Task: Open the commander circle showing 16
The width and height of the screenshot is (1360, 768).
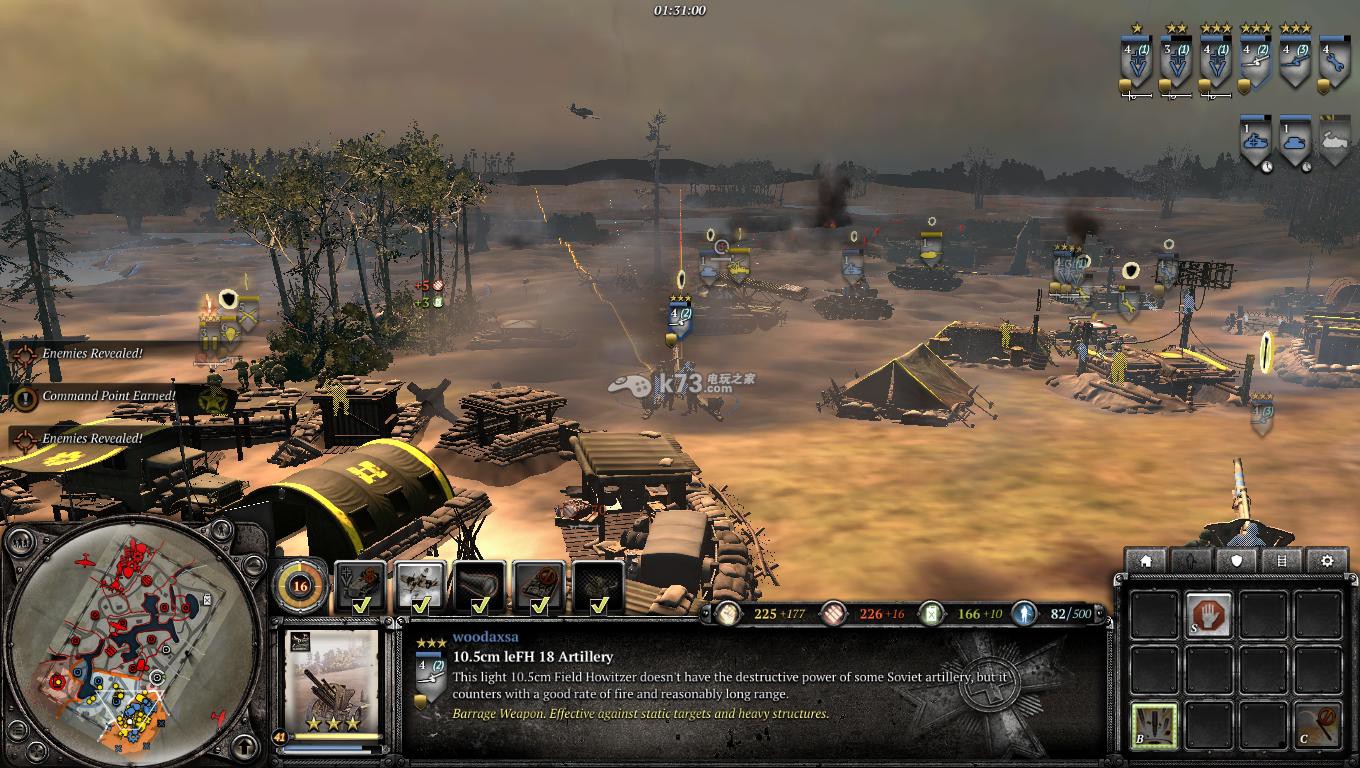Action: (300, 585)
